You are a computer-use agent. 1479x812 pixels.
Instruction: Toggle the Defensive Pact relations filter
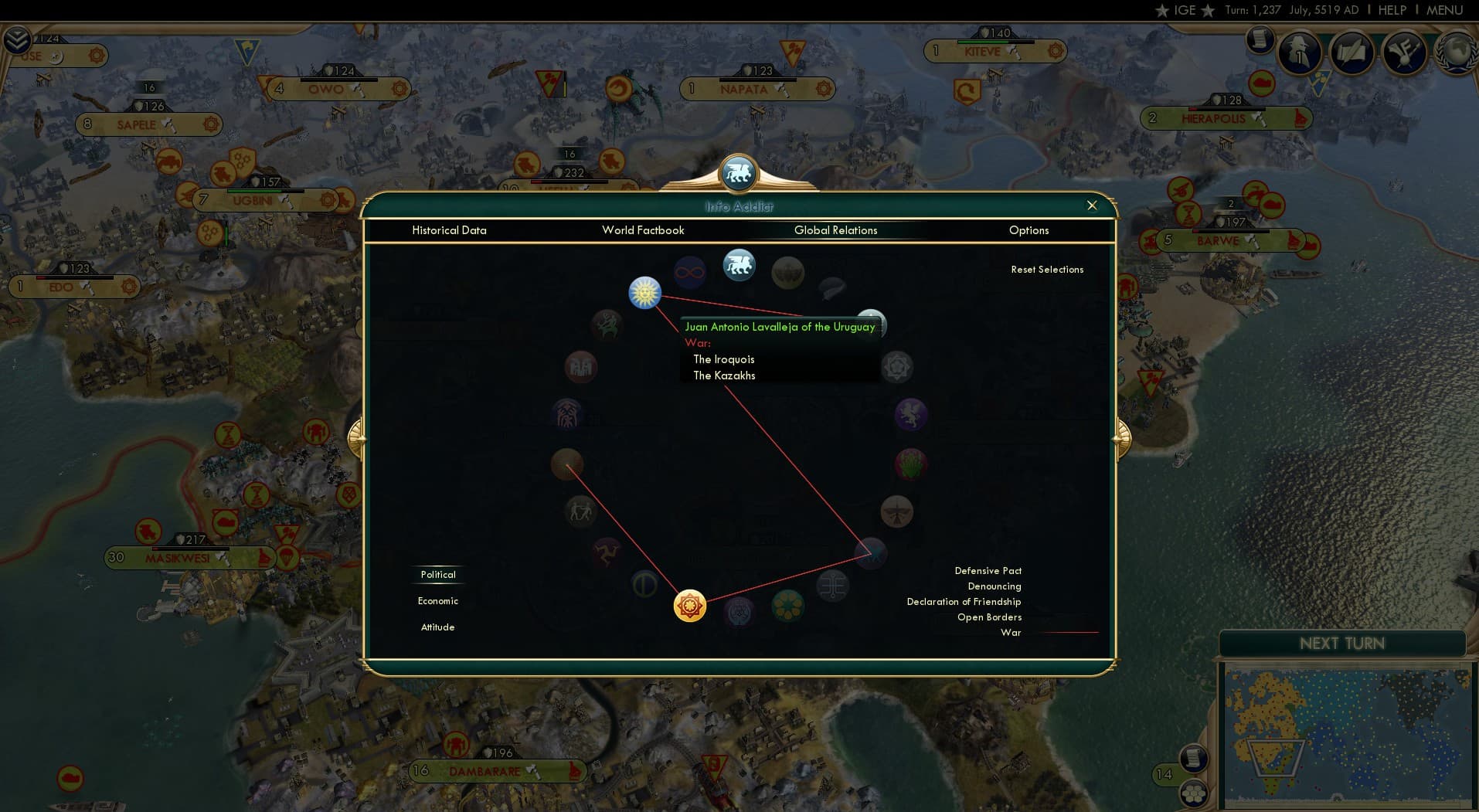[x=987, y=570]
